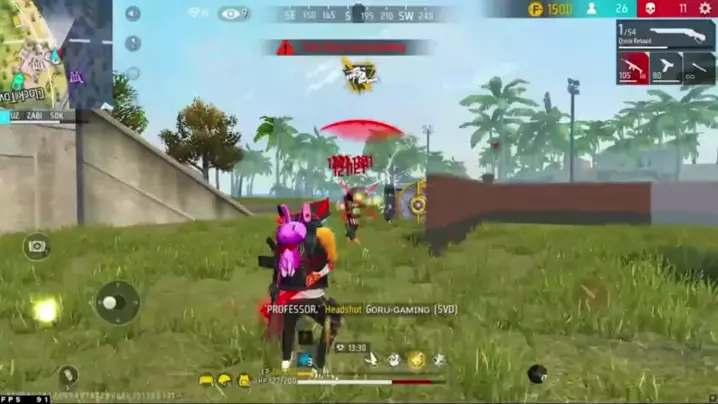Tap the grenade button at bottom right
This screenshot has height=404, width=718.
538,374
